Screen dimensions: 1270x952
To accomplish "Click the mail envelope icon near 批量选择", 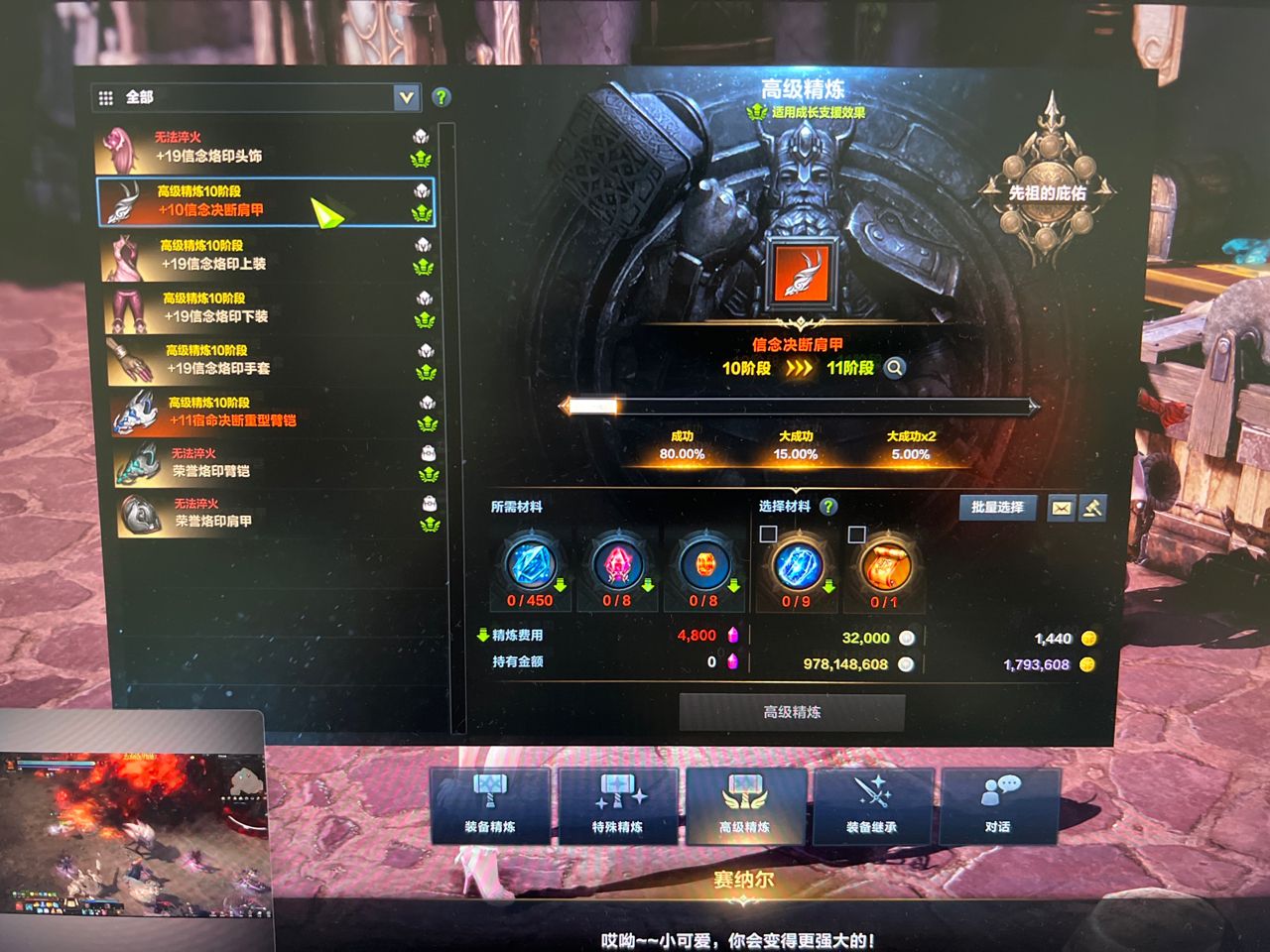I will tap(1064, 509).
